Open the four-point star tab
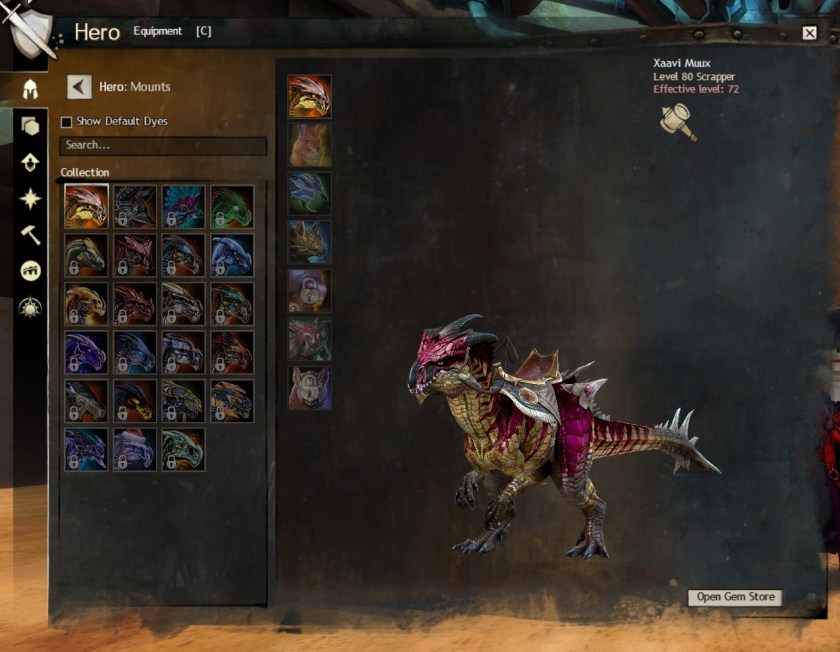Image resolution: width=840 pixels, height=652 pixels. [x=30, y=198]
